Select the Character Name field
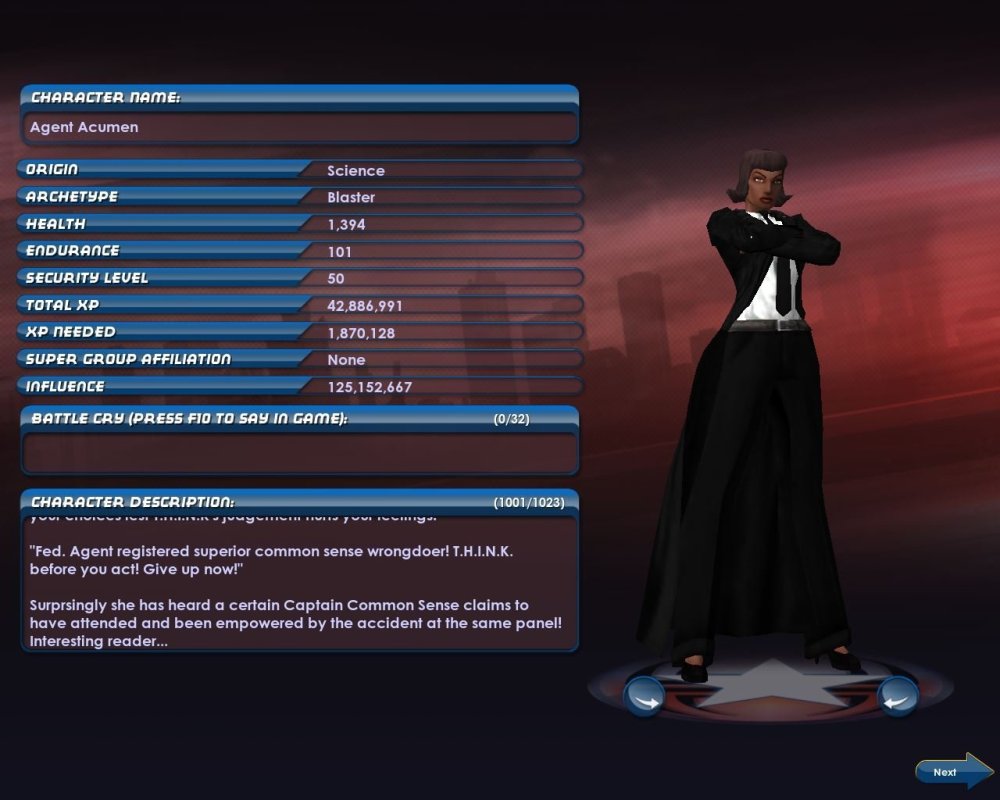 pyautogui.click(x=299, y=128)
